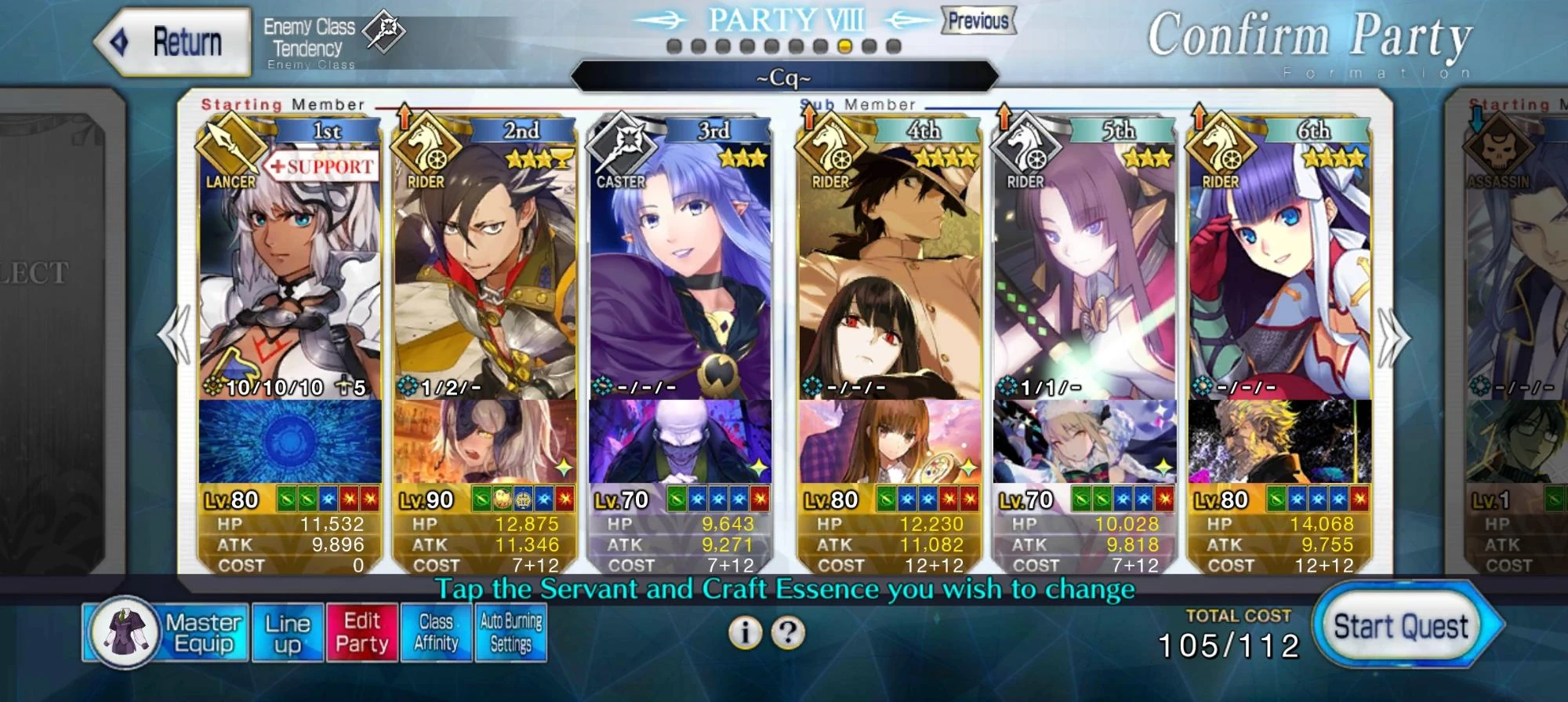Tap the Caster class icon on the 3rd servant

point(623,151)
